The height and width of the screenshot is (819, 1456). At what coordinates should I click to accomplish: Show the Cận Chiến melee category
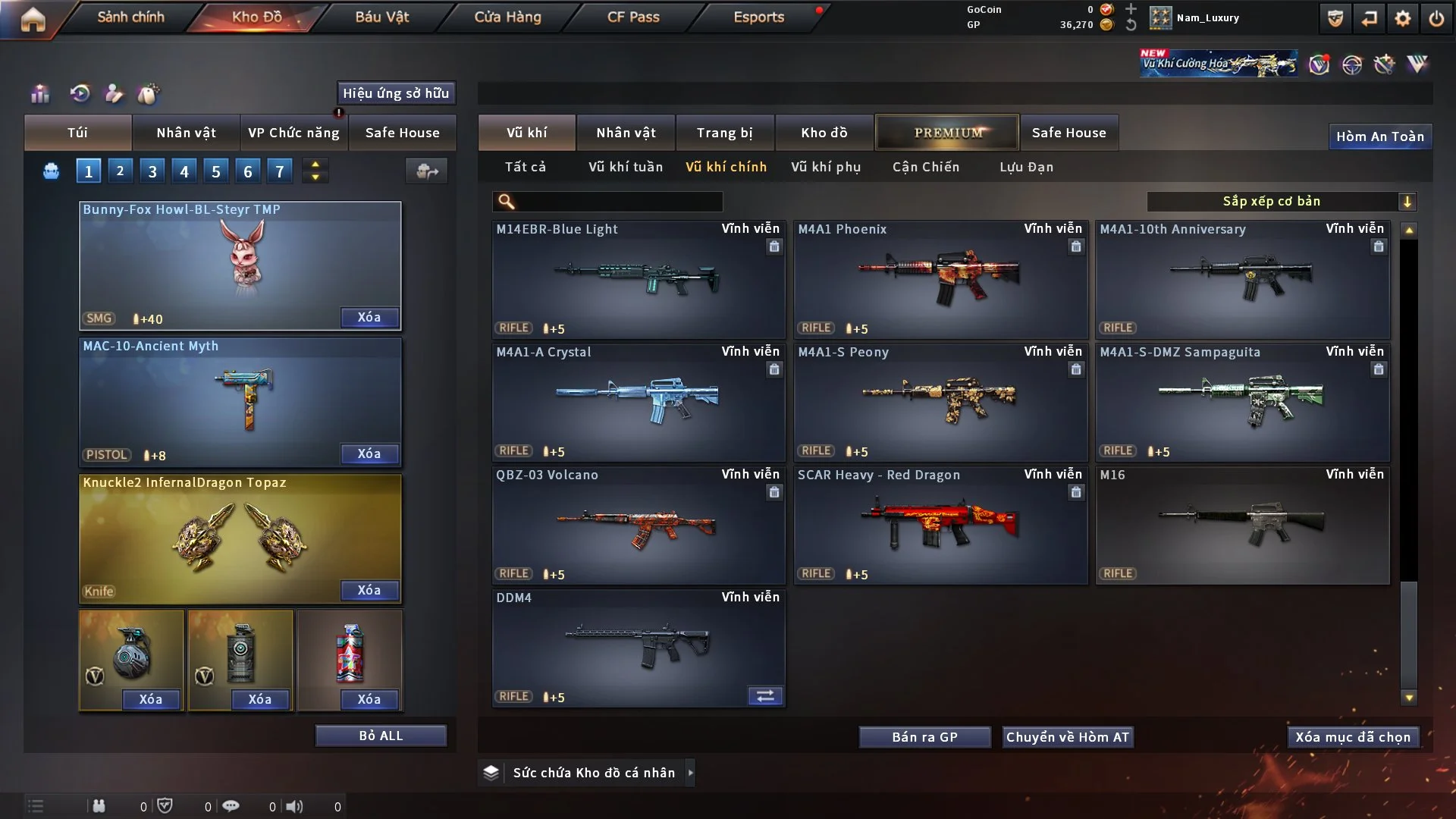click(926, 167)
